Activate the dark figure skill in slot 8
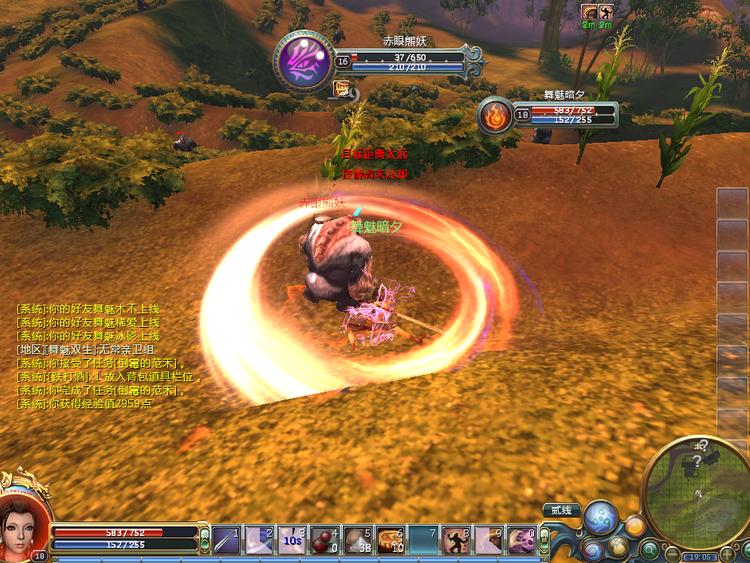Viewport: 750px width, 563px height. coord(456,540)
